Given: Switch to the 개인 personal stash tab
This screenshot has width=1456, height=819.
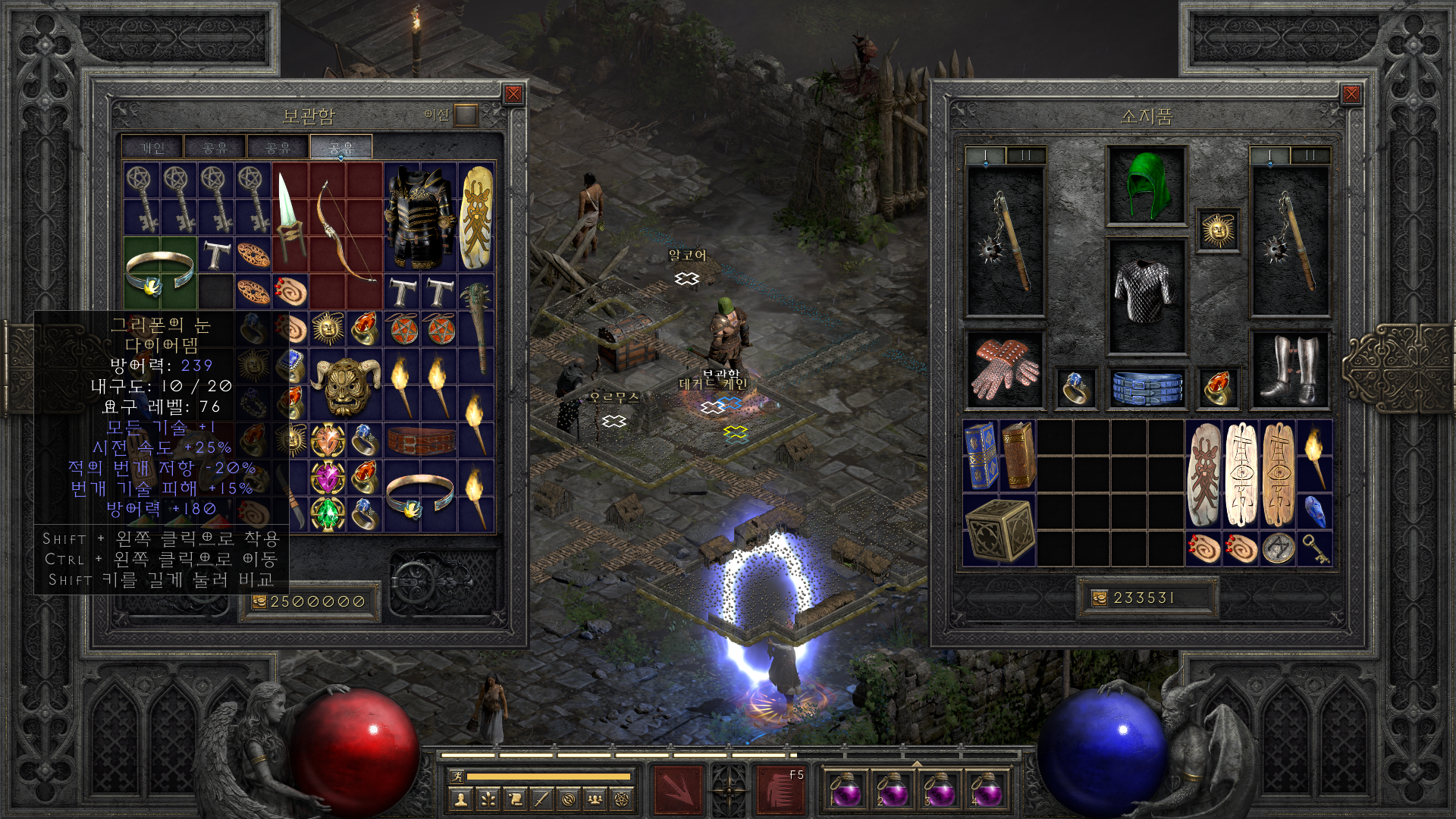Looking at the screenshot, I should pyautogui.click(x=152, y=147).
